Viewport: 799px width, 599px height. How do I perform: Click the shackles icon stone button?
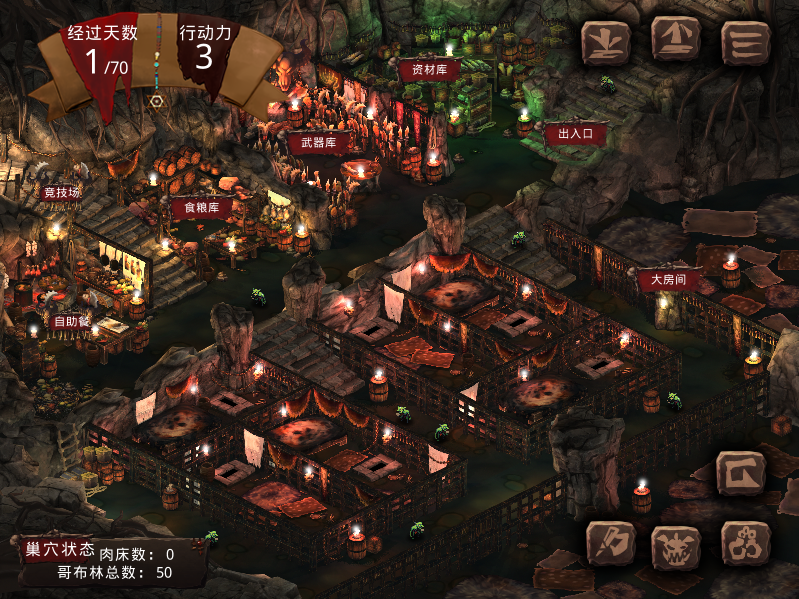click(x=745, y=546)
